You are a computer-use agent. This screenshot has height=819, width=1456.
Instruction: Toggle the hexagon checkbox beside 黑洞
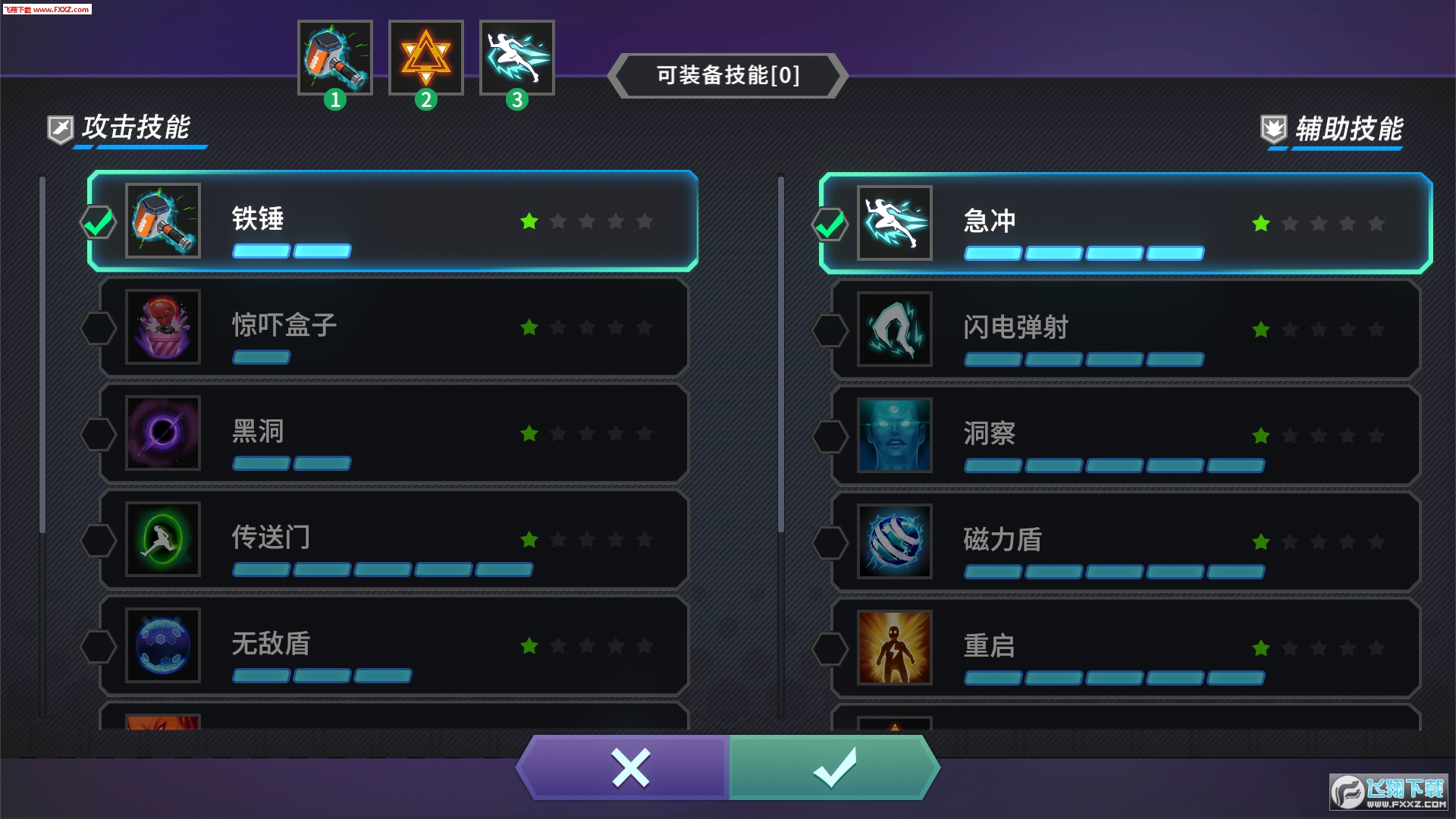99,434
